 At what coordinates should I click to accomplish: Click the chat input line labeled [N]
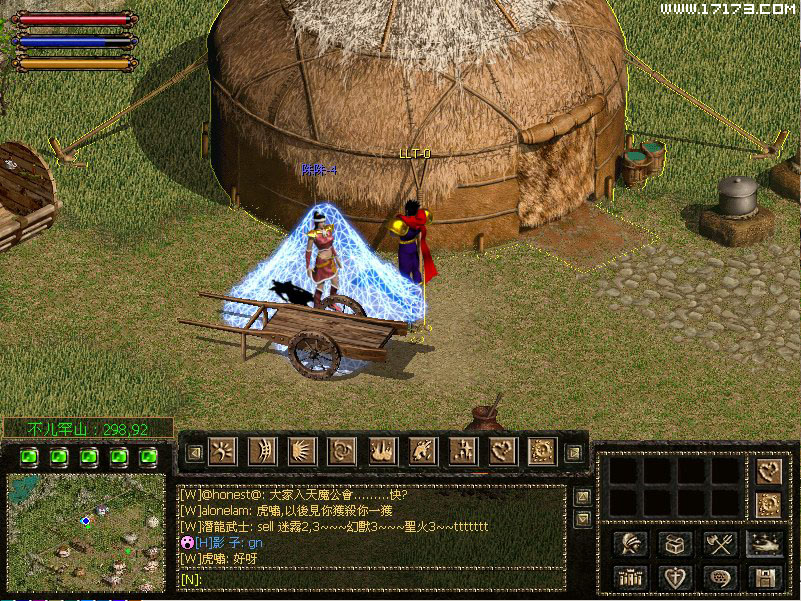point(370,578)
